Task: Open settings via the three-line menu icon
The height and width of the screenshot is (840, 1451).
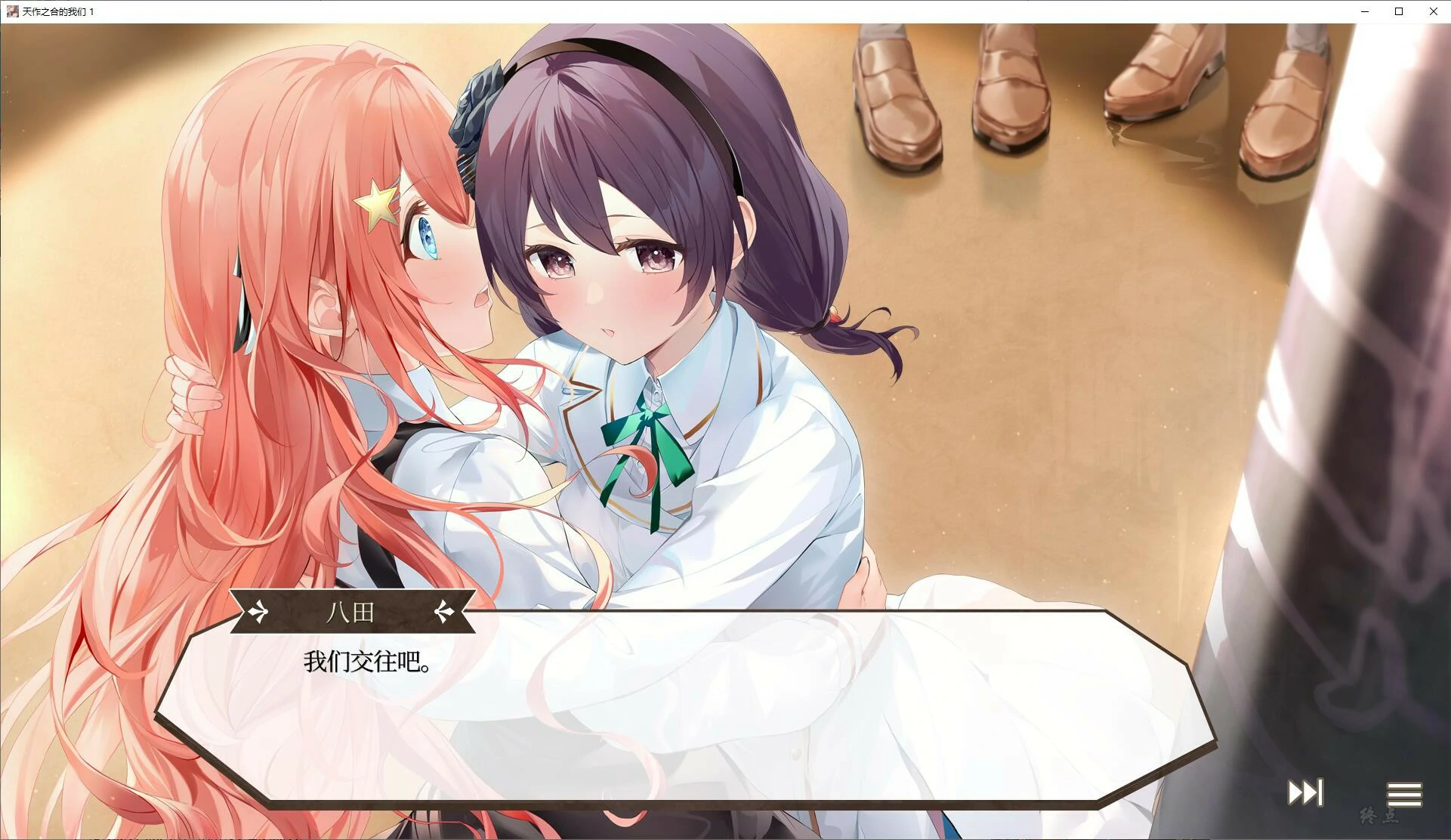Action: click(x=1404, y=792)
